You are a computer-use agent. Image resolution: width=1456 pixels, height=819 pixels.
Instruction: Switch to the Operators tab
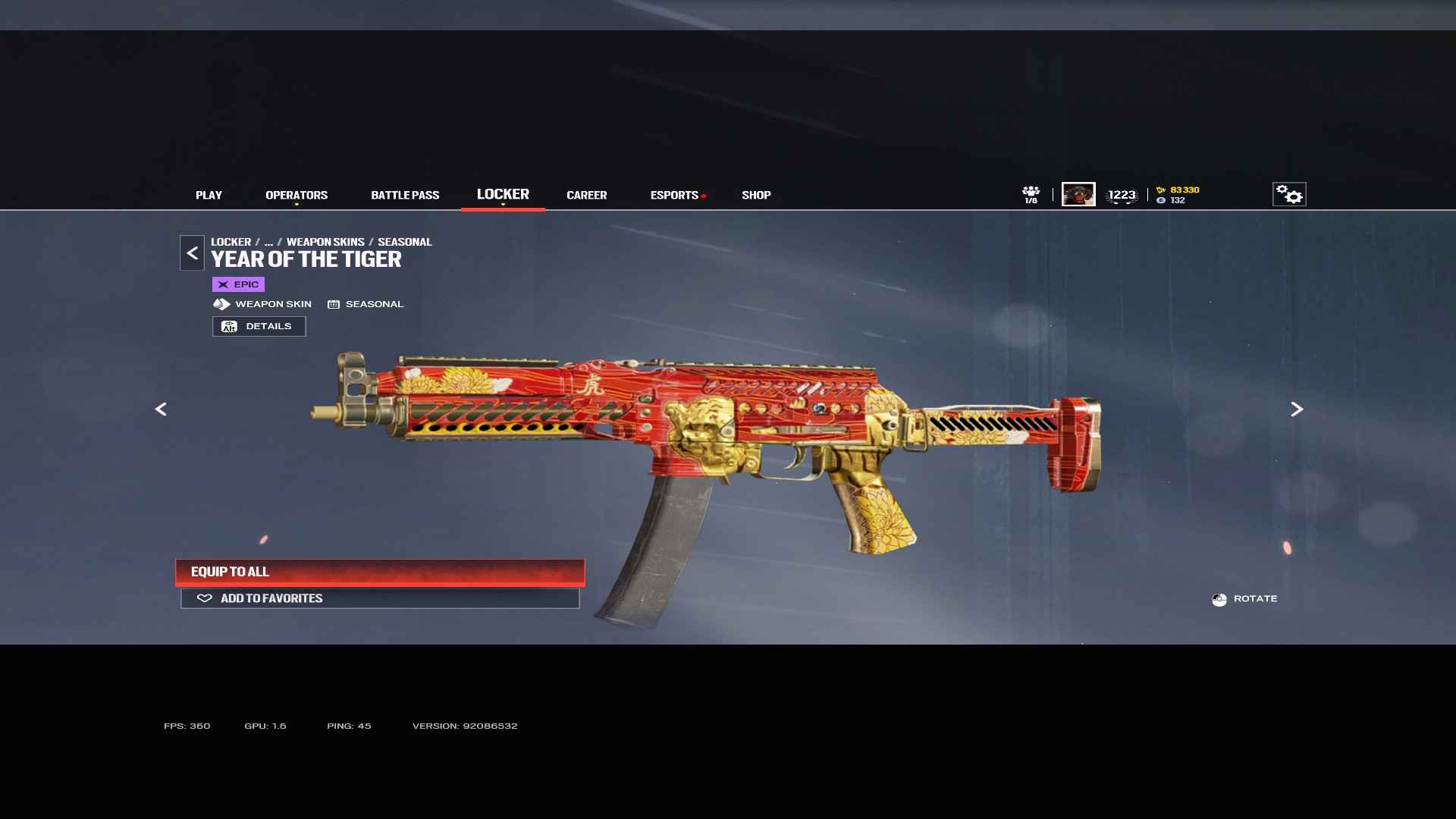[297, 195]
